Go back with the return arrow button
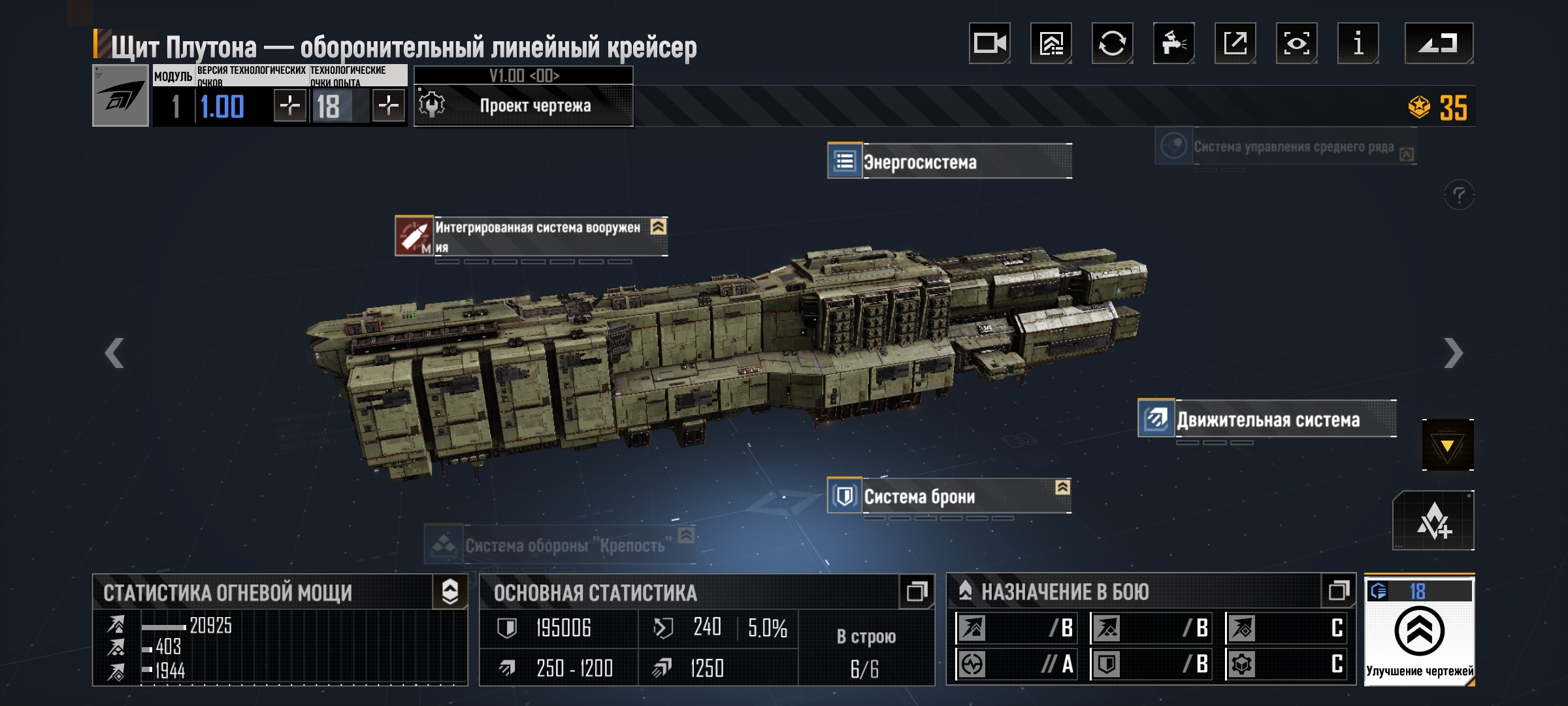Screen dimensions: 1568x706 [x=1439, y=44]
